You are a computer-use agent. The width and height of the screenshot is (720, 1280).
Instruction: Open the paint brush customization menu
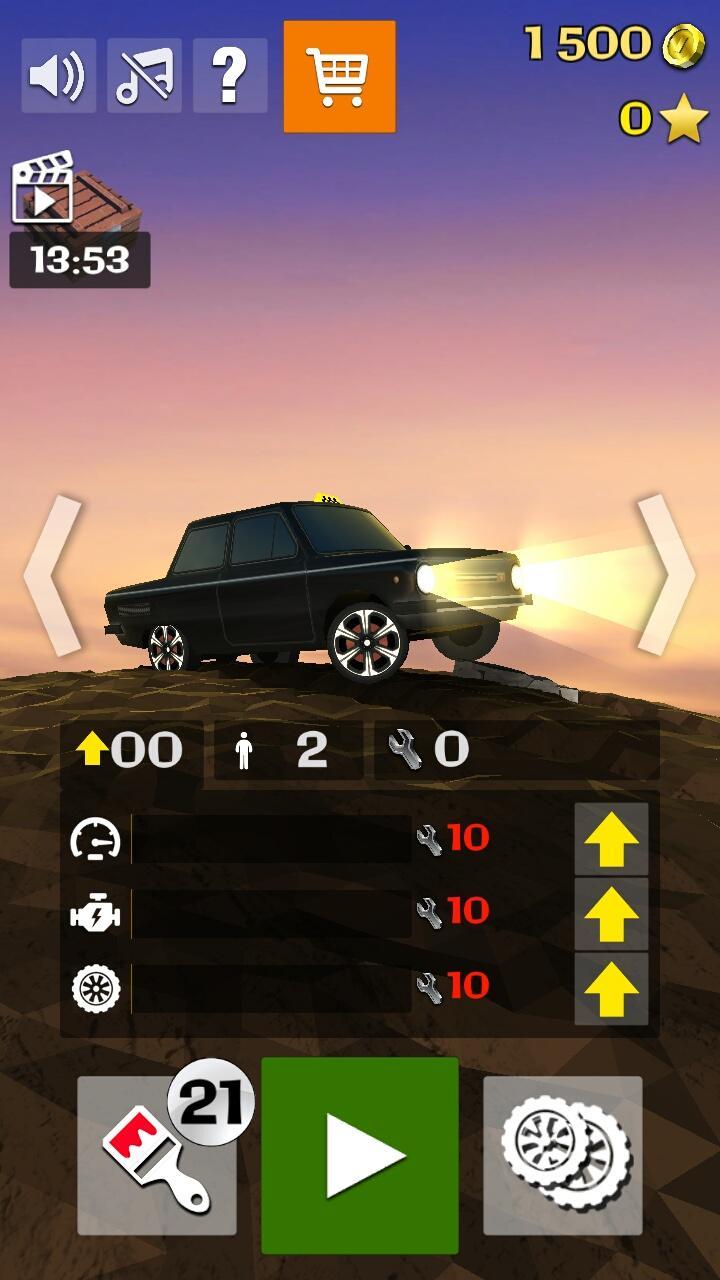coord(157,1155)
